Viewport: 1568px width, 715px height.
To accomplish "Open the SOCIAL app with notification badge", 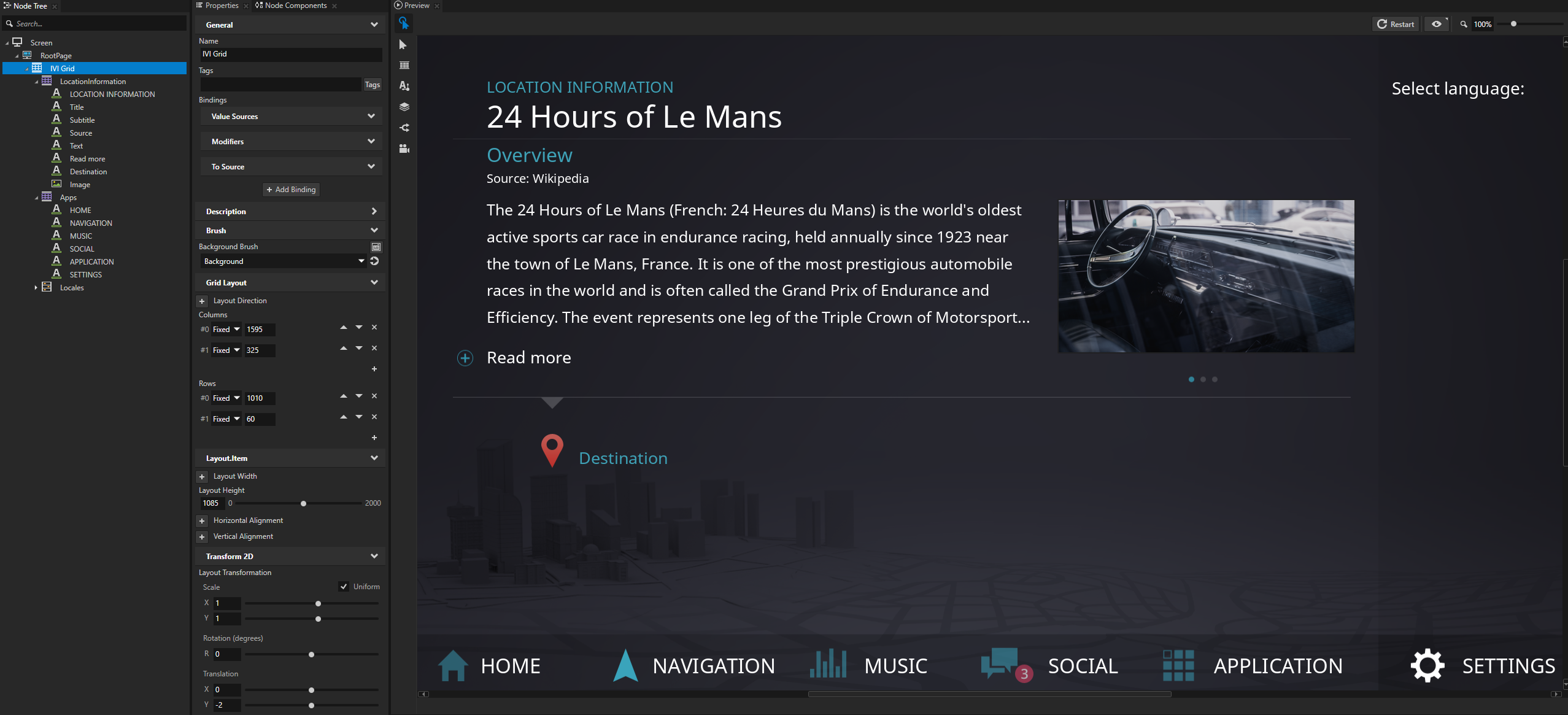I will point(1049,665).
